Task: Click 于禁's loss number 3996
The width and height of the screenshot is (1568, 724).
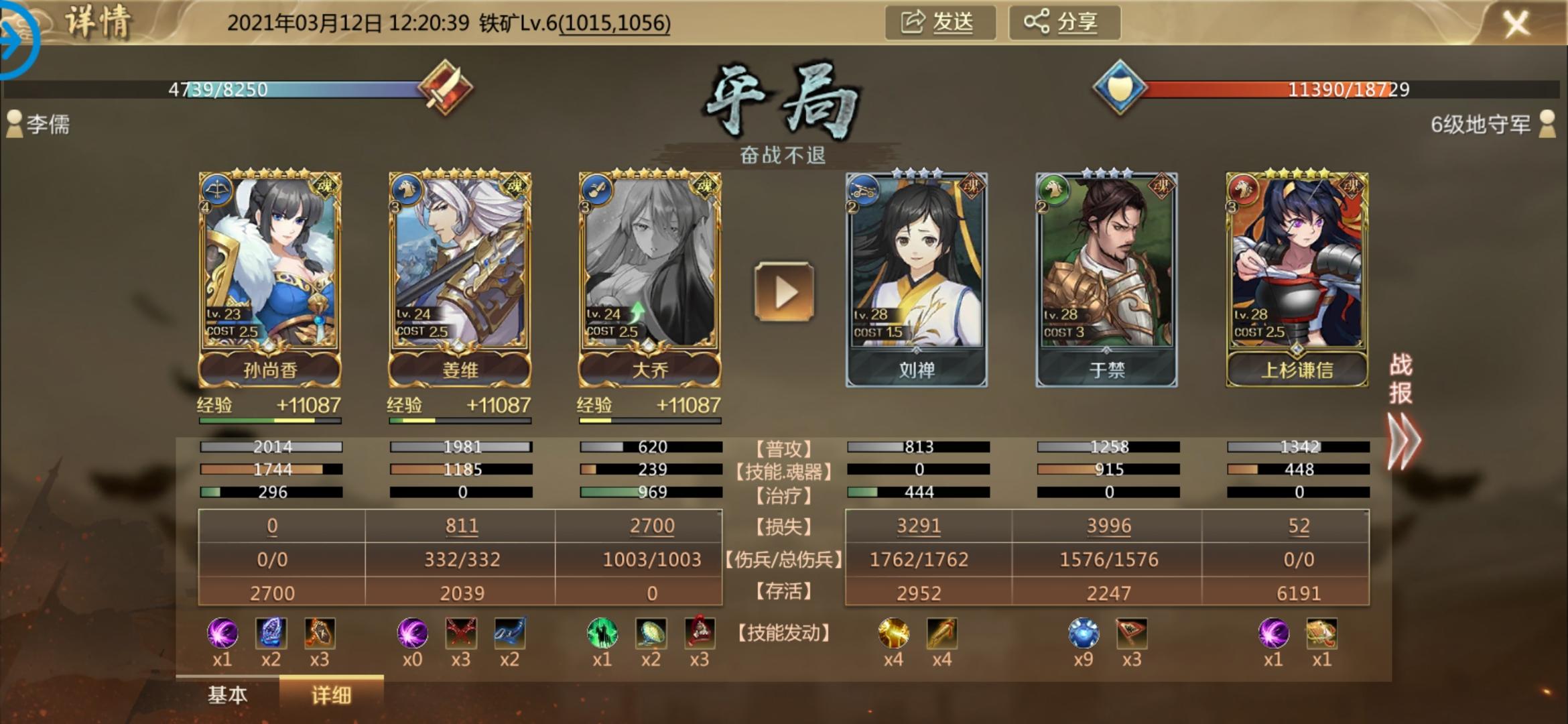Action: pos(1109,526)
